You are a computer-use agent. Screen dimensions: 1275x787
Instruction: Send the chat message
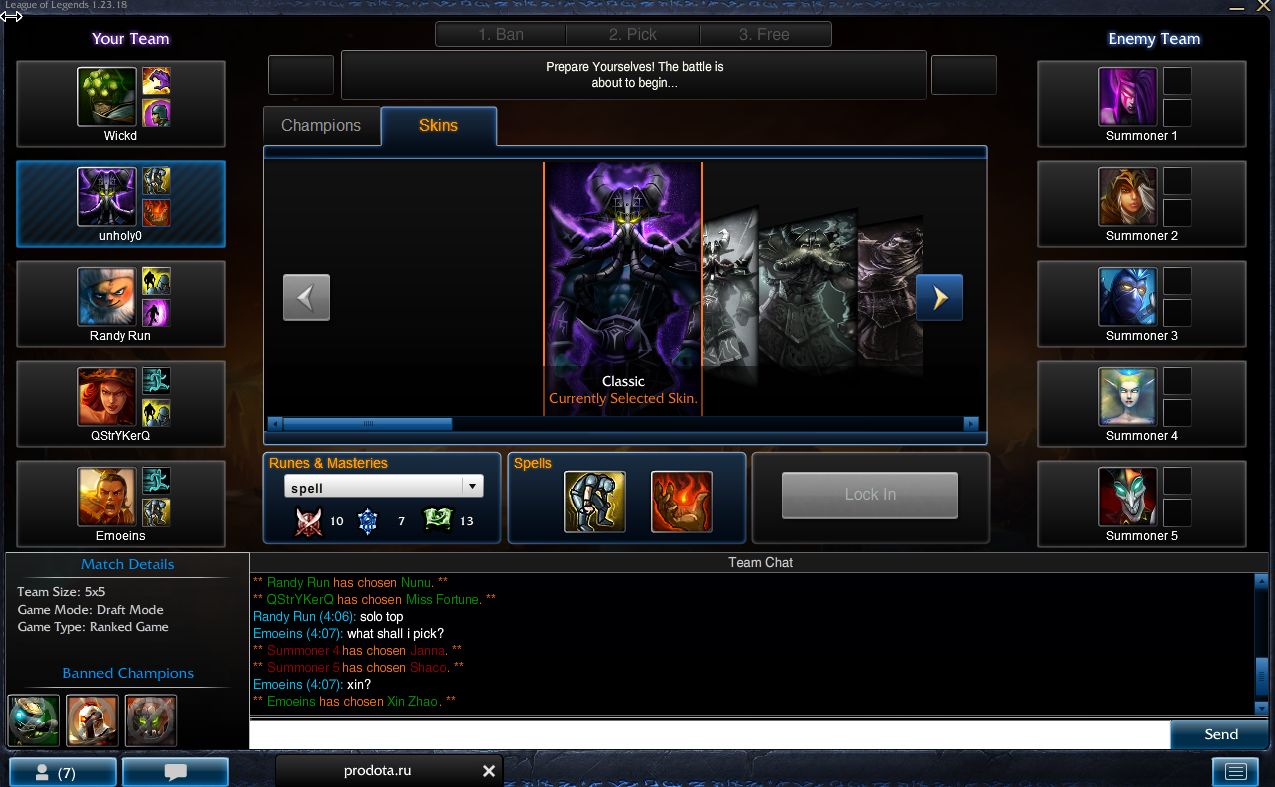pos(1220,735)
